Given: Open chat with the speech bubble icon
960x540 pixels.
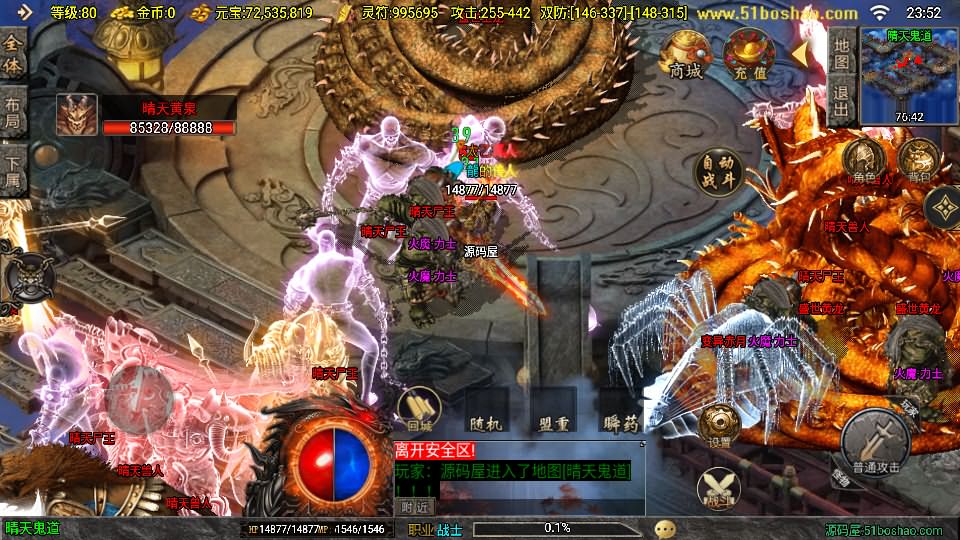Looking at the screenshot, I should tap(665, 528).
